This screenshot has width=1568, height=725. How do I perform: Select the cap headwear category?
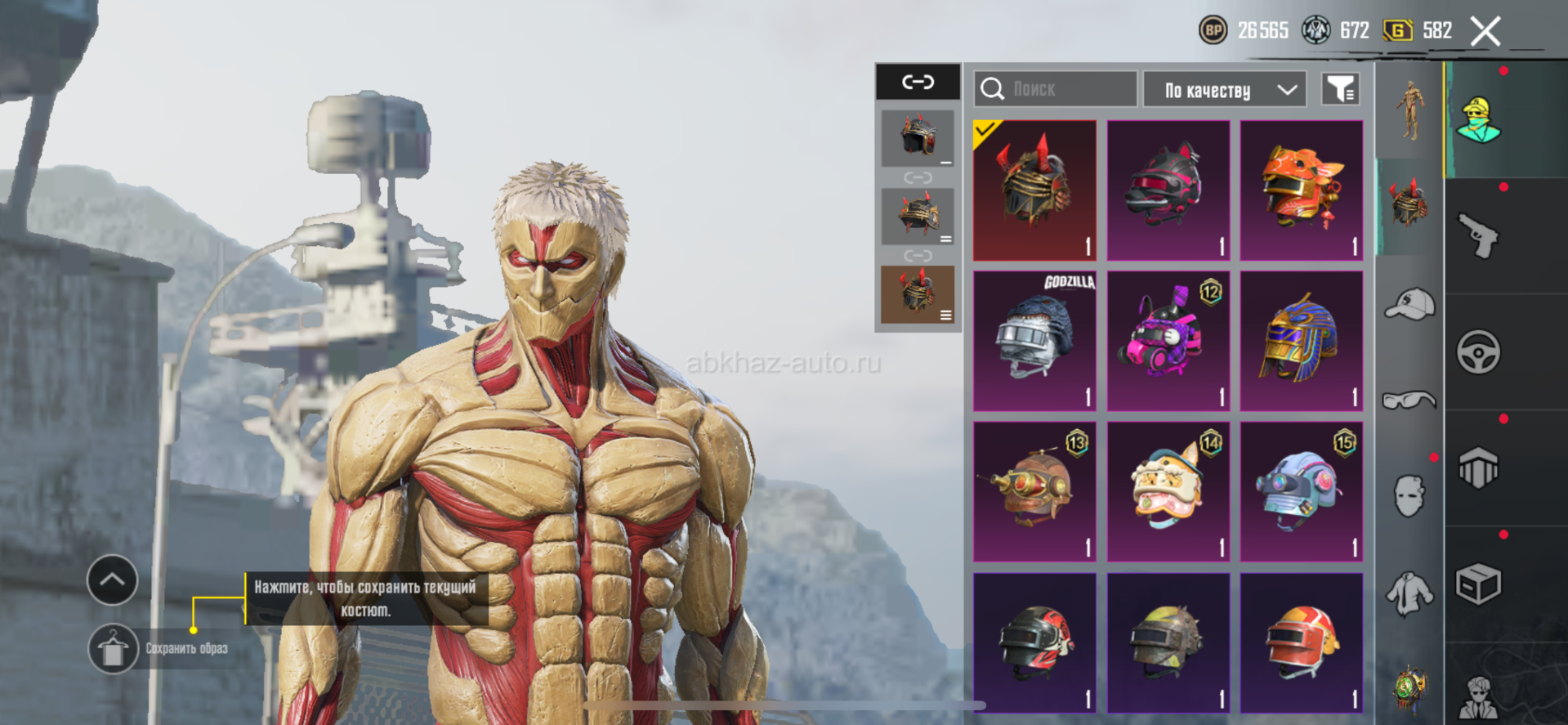1409,304
